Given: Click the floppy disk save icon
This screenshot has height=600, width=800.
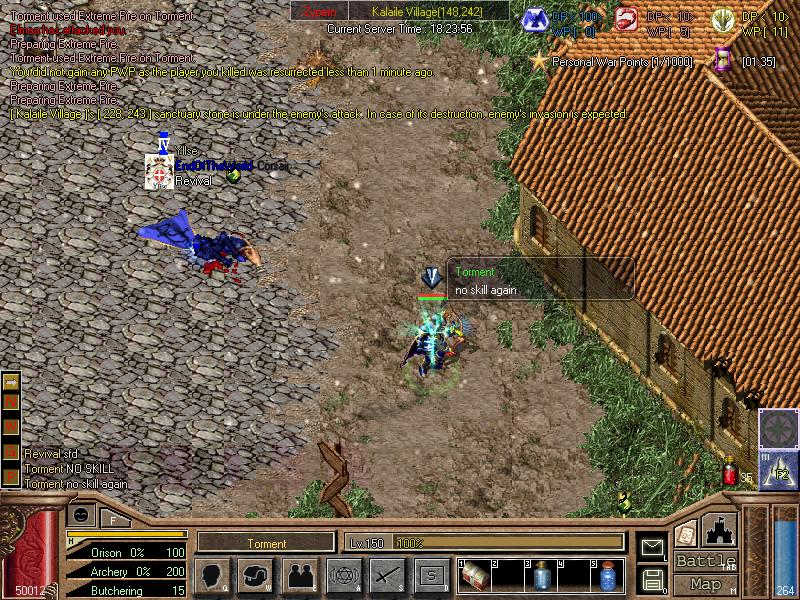Looking at the screenshot, I should pos(652,579).
